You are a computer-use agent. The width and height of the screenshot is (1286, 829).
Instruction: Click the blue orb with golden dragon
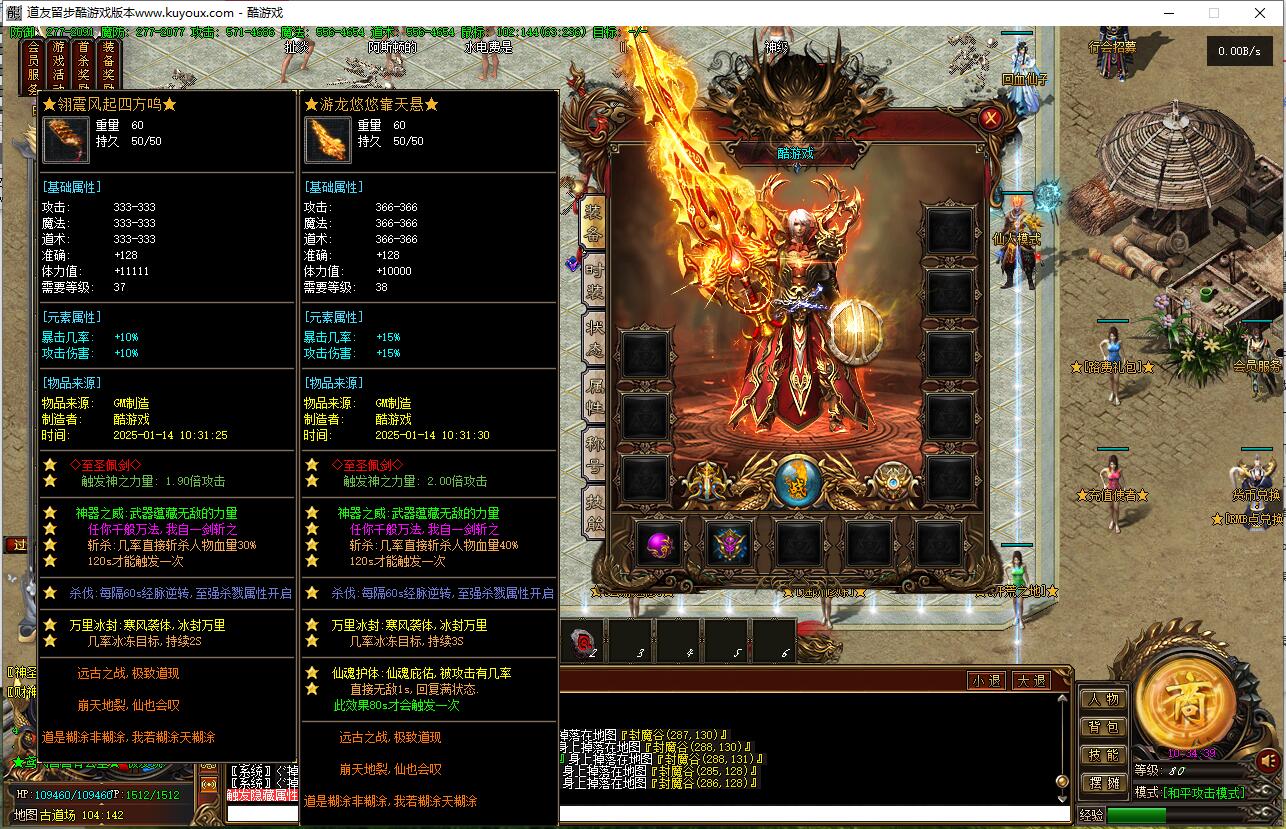coord(798,481)
